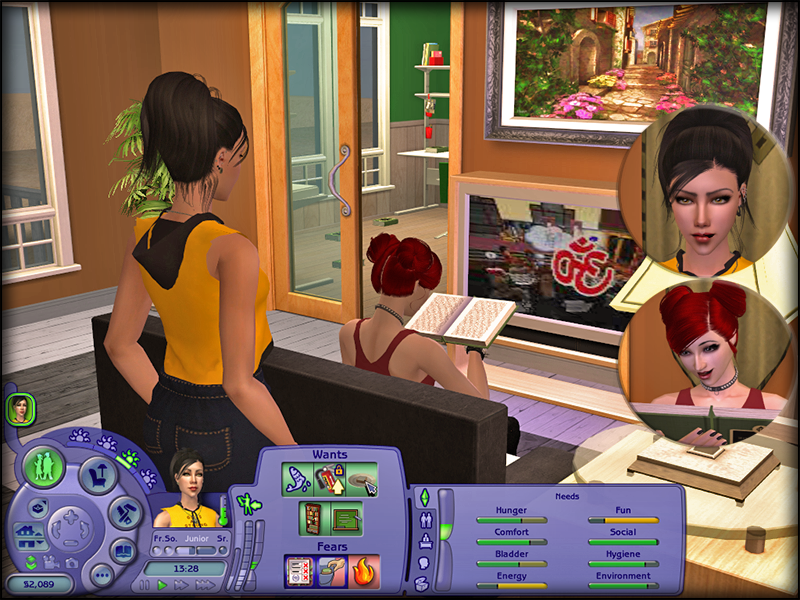Open Story mode with the book button
The height and width of the screenshot is (600, 800).
point(122,550)
